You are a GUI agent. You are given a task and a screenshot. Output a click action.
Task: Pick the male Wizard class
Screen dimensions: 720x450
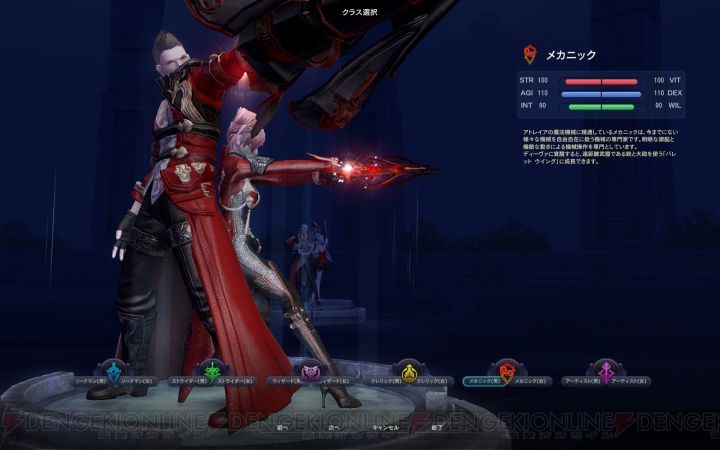tap(285, 381)
